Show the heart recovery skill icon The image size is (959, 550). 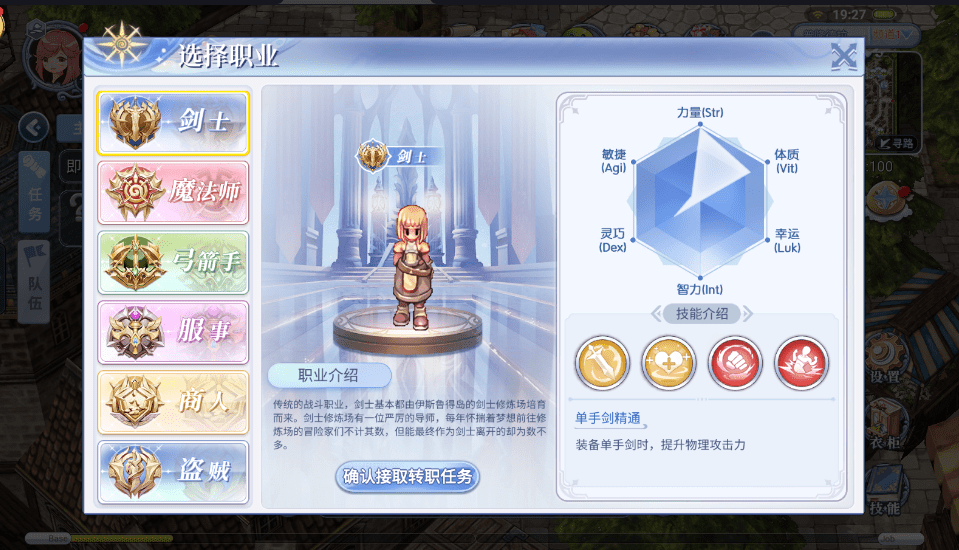point(668,362)
